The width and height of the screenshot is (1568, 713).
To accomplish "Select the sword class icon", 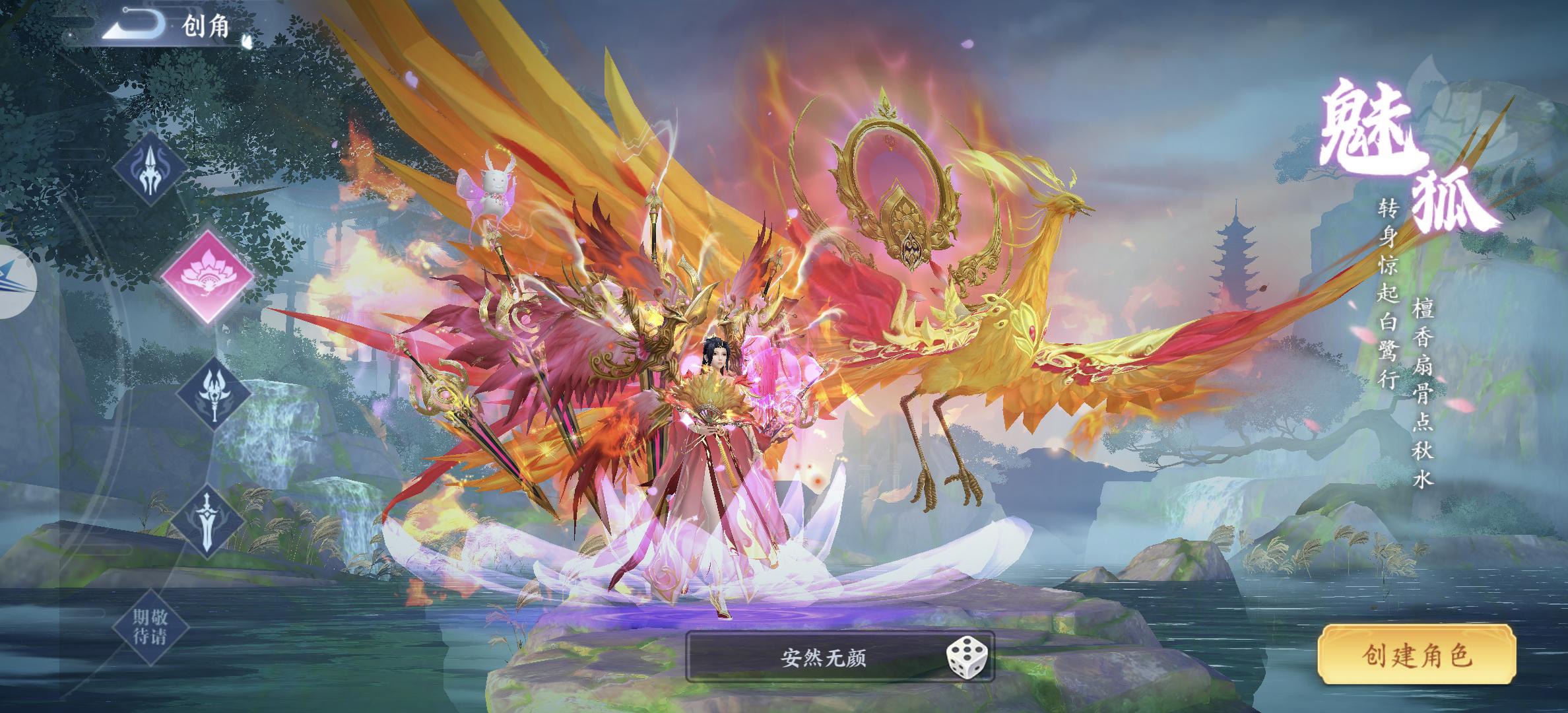I will coord(208,521).
